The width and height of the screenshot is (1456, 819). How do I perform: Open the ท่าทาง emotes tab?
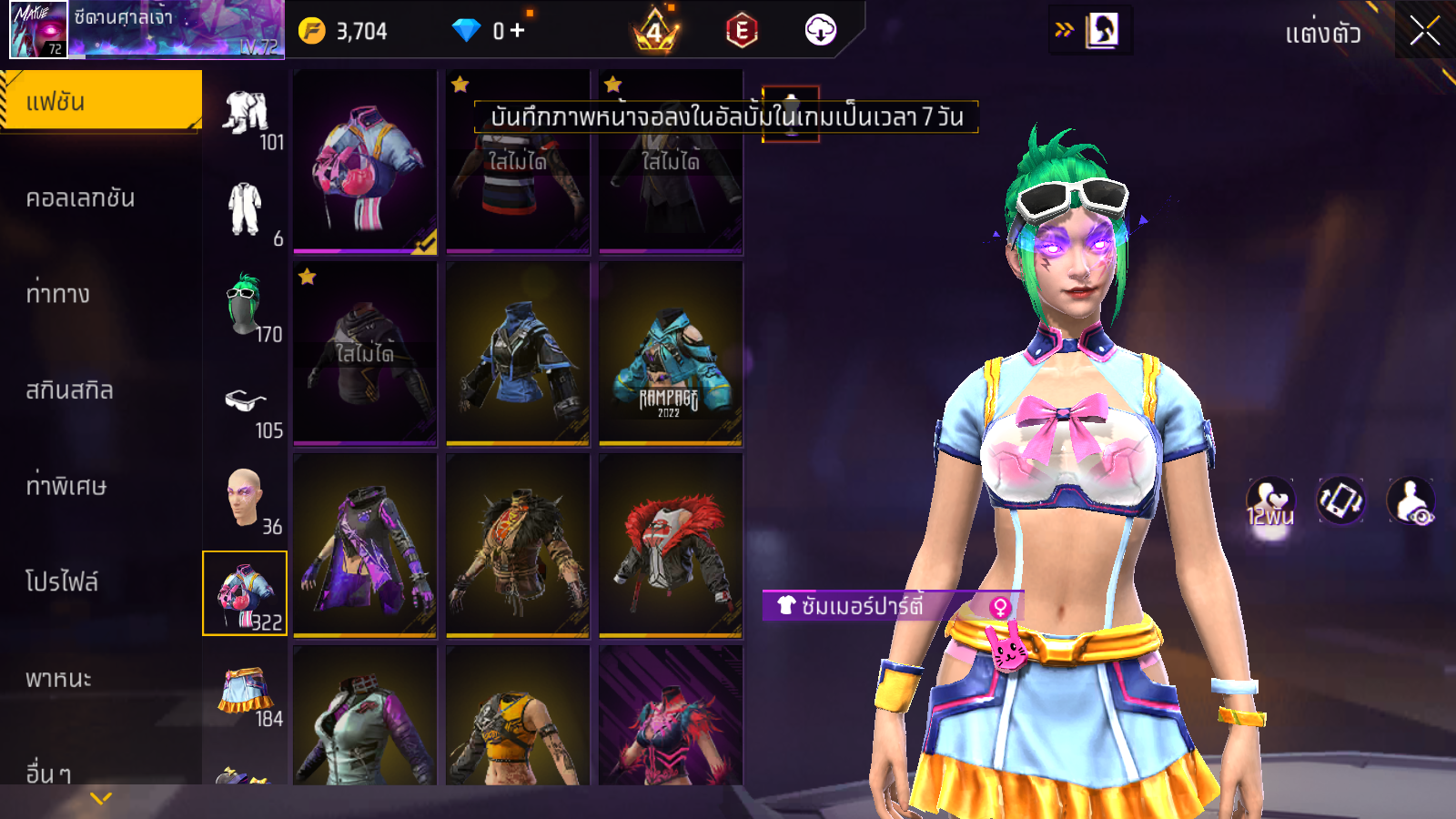pos(58,294)
